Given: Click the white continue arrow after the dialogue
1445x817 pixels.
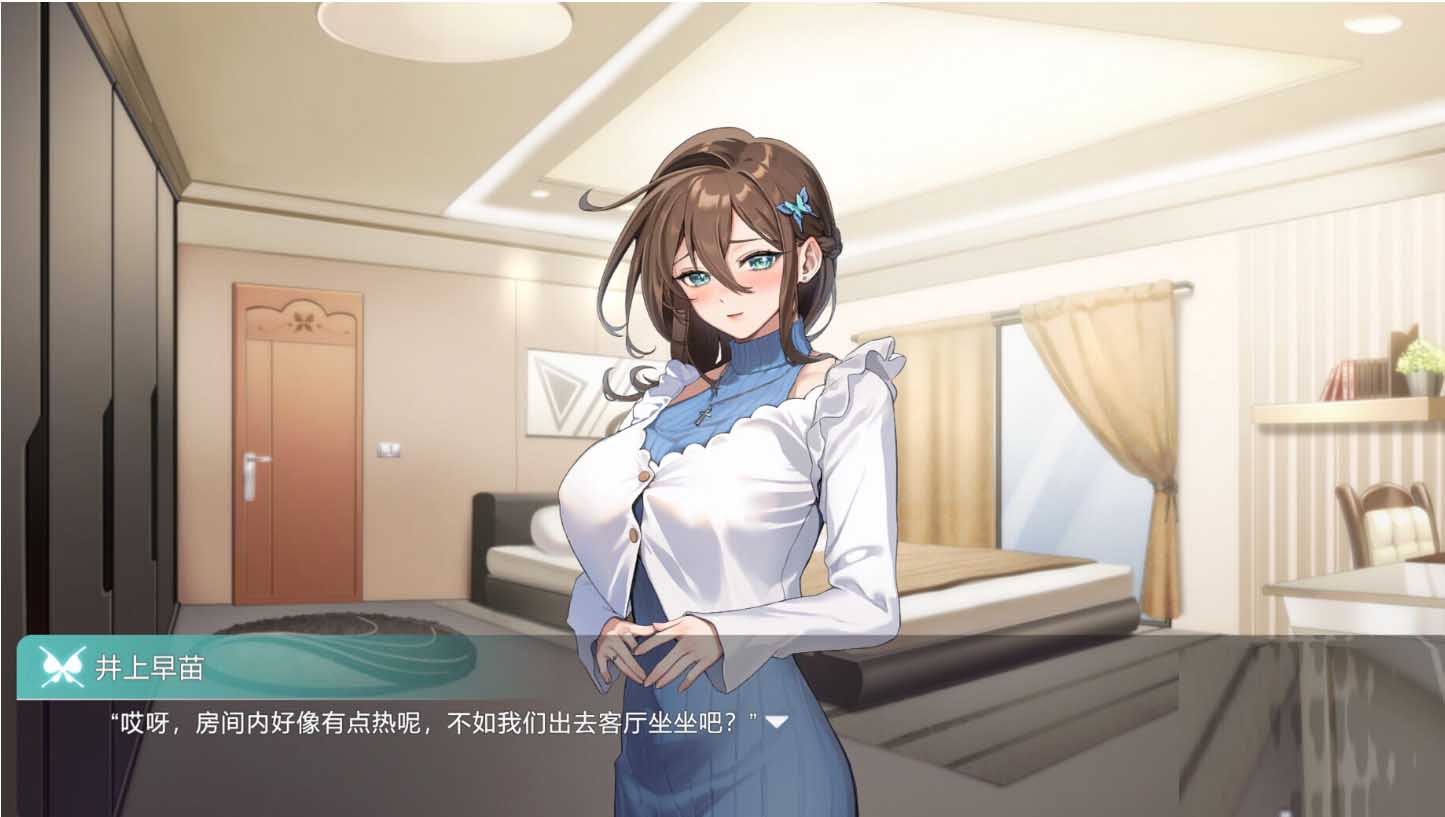Looking at the screenshot, I should (x=776, y=721).
